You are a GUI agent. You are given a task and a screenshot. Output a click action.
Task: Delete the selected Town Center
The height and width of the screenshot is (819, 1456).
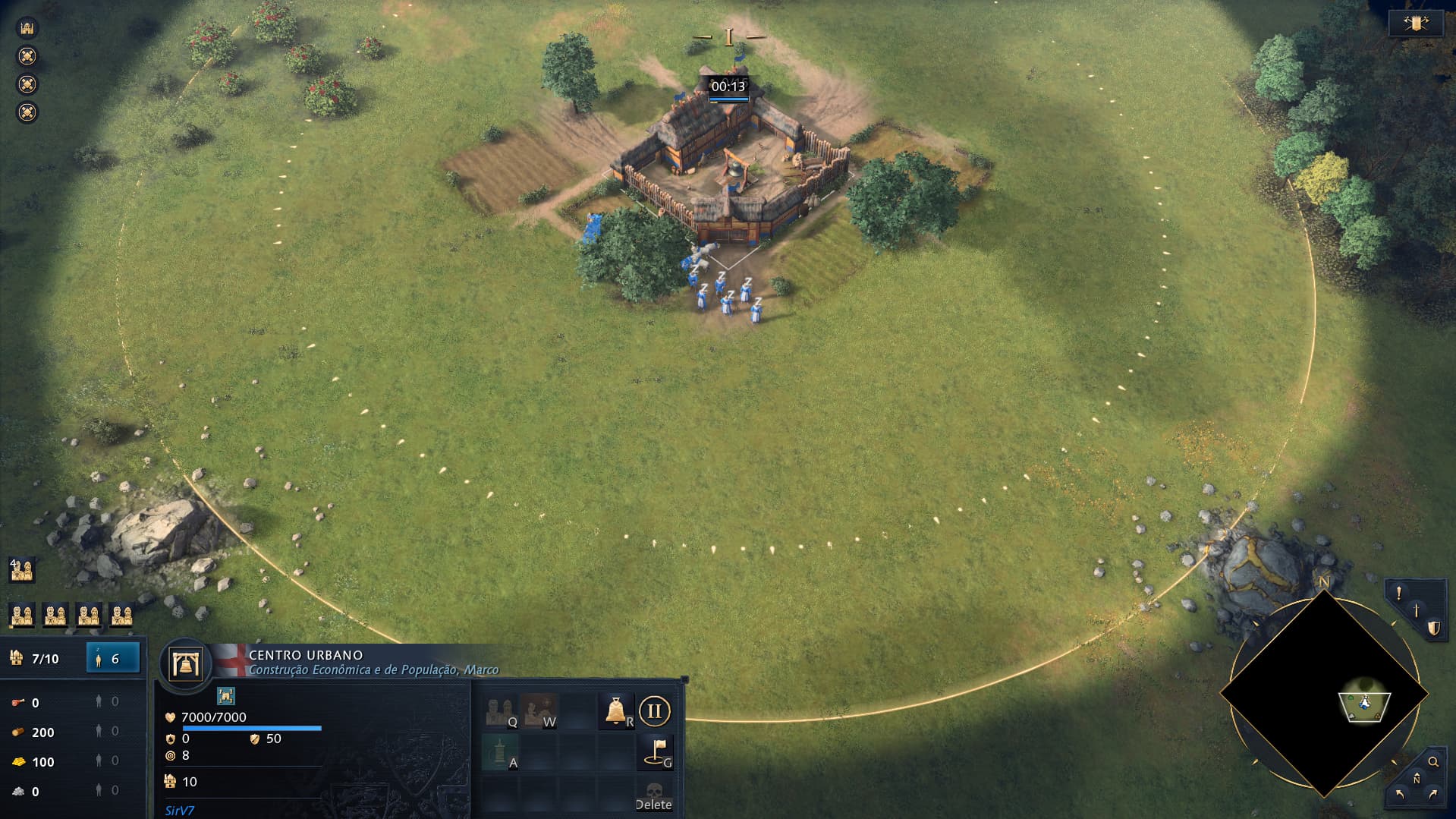(653, 795)
